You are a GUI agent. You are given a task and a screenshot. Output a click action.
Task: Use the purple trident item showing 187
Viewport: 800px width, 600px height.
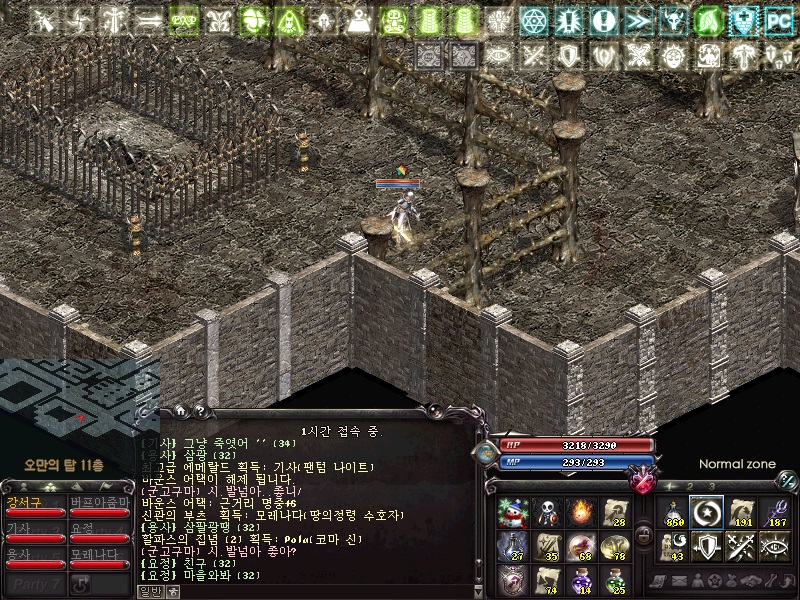pos(775,511)
